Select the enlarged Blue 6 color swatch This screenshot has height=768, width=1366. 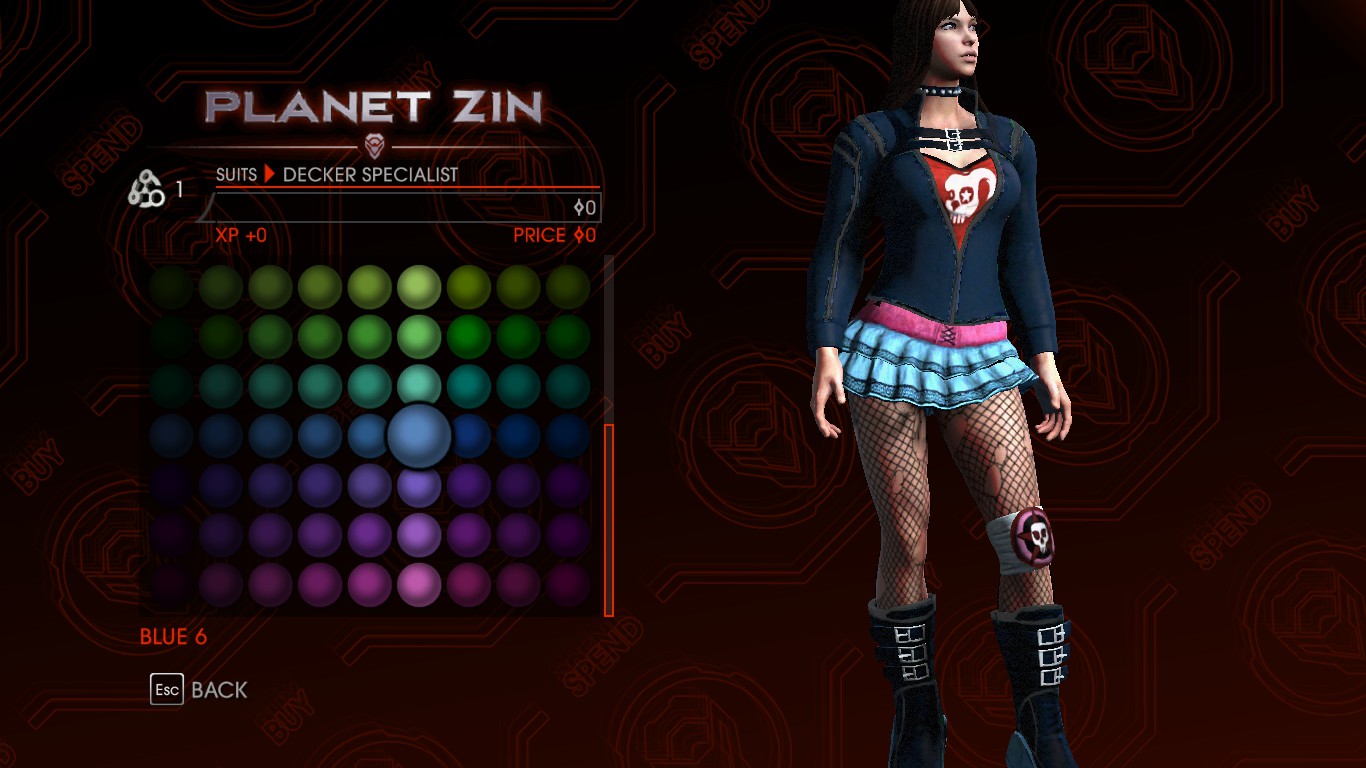pos(420,436)
